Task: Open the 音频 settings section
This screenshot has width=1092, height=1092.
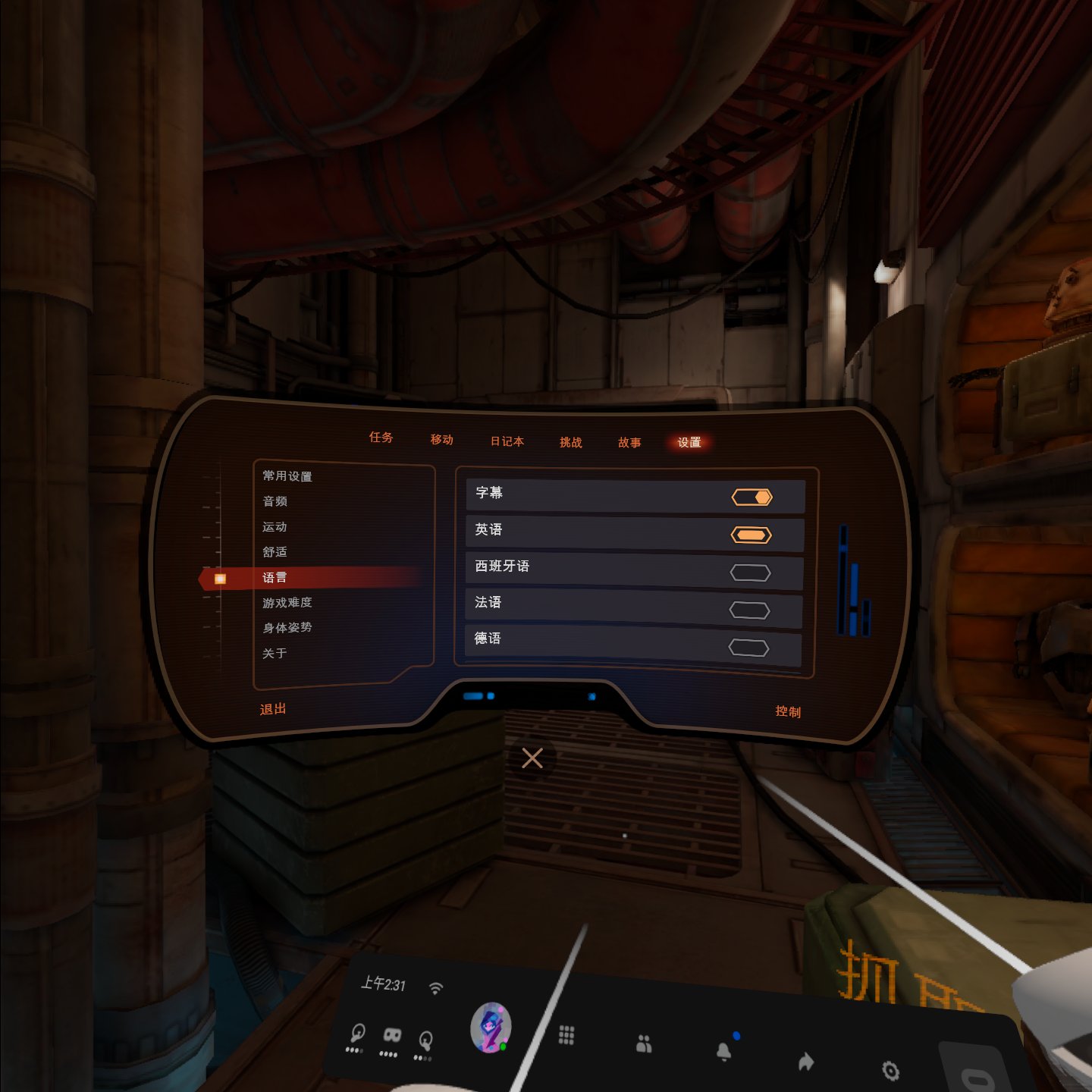Action: (x=275, y=501)
